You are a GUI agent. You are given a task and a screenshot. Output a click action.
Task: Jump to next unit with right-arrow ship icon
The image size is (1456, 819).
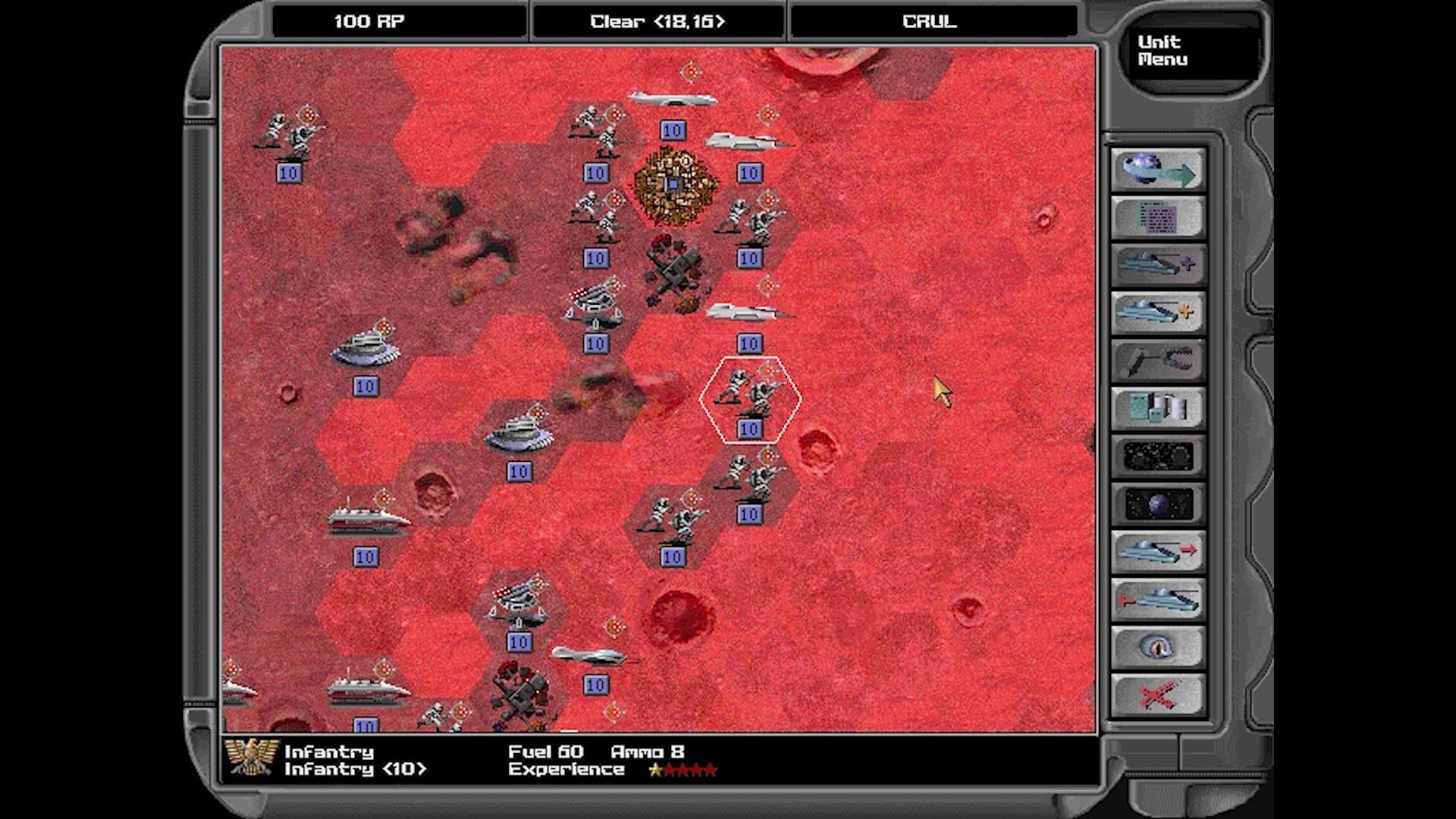tap(1156, 551)
